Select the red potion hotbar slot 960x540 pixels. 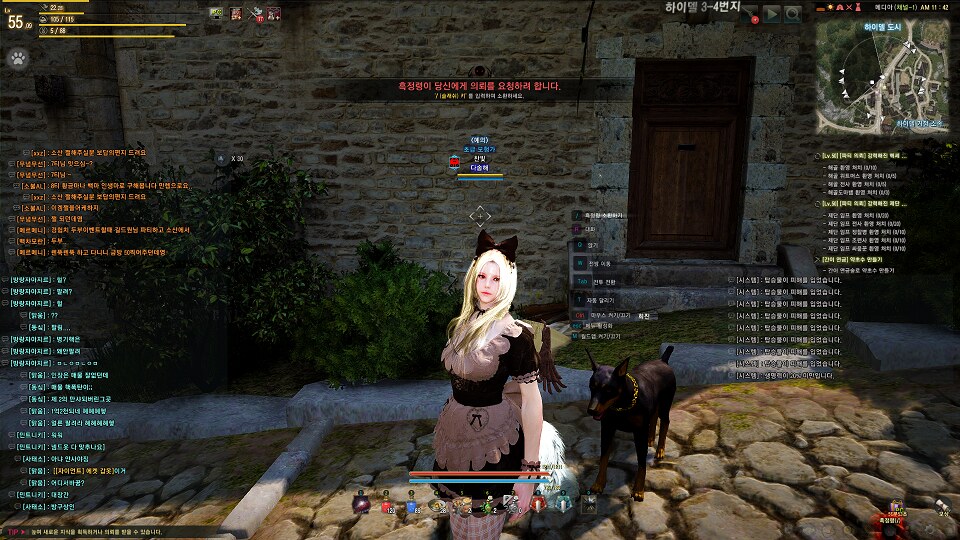tap(388, 506)
